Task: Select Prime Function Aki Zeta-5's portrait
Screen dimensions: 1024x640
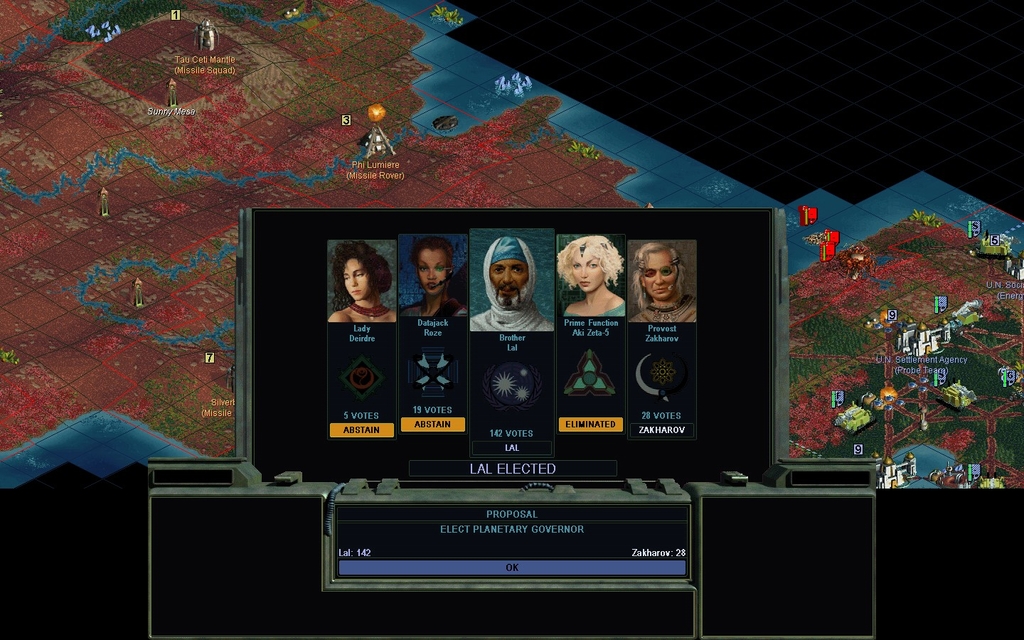Action: click(590, 276)
